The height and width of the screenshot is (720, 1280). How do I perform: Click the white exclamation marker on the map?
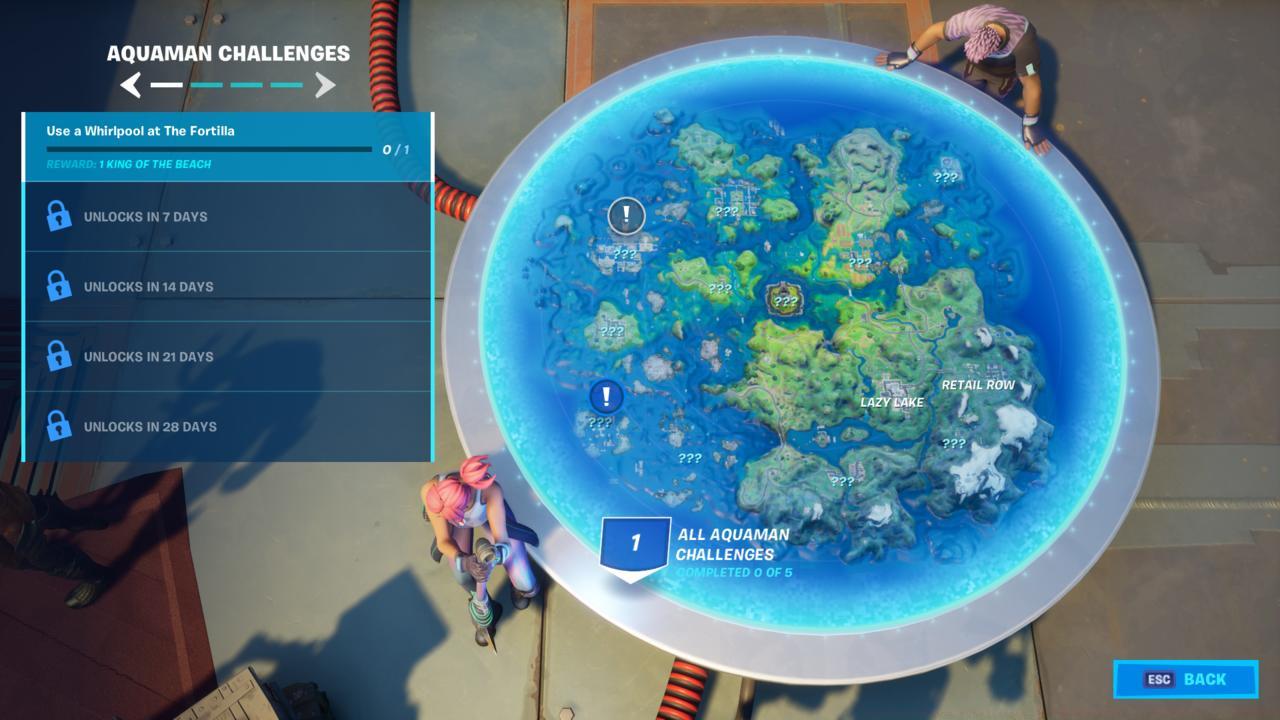click(626, 213)
